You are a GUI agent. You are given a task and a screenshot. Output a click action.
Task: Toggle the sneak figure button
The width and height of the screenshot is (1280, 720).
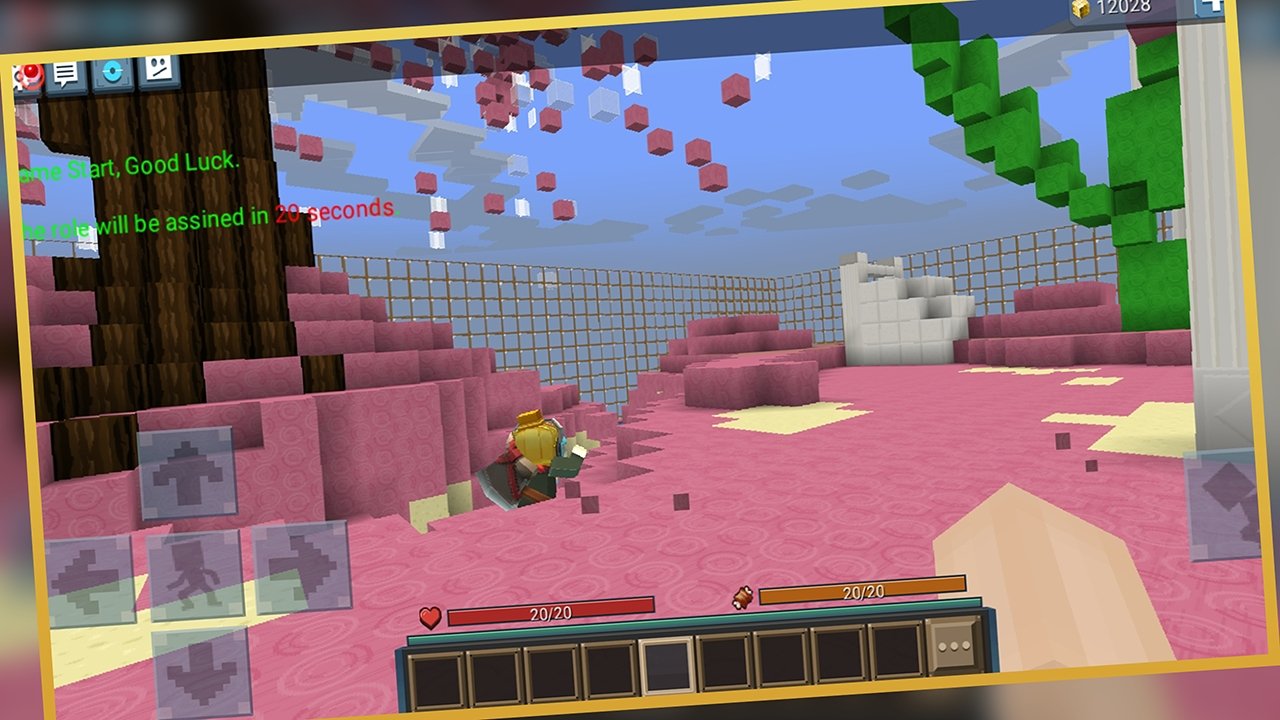(x=196, y=576)
